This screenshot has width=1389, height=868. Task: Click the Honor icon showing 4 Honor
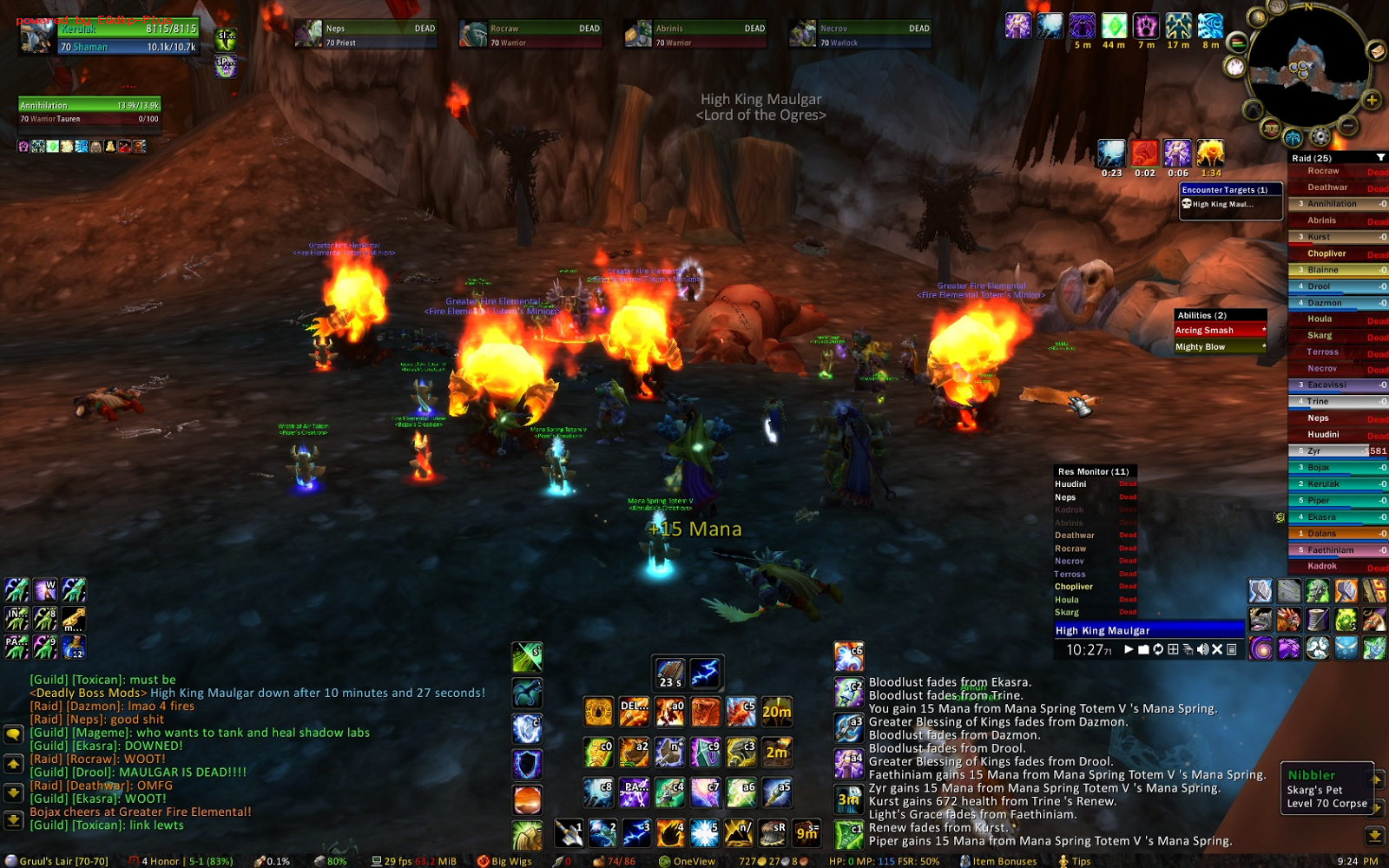coord(135,861)
